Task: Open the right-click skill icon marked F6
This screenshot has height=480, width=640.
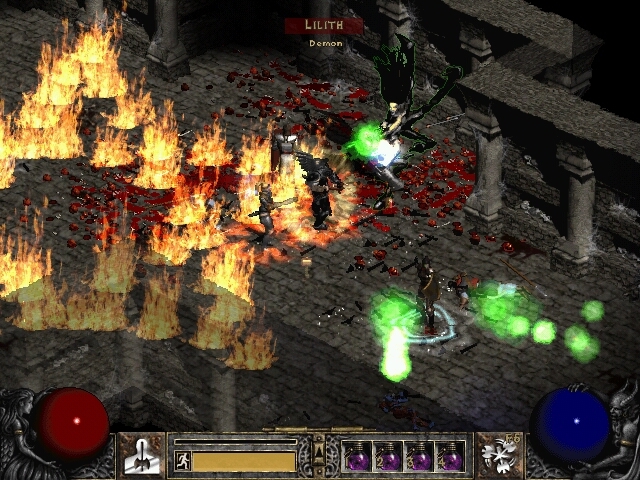Action: pyautogui.click(x=497, y=453)
